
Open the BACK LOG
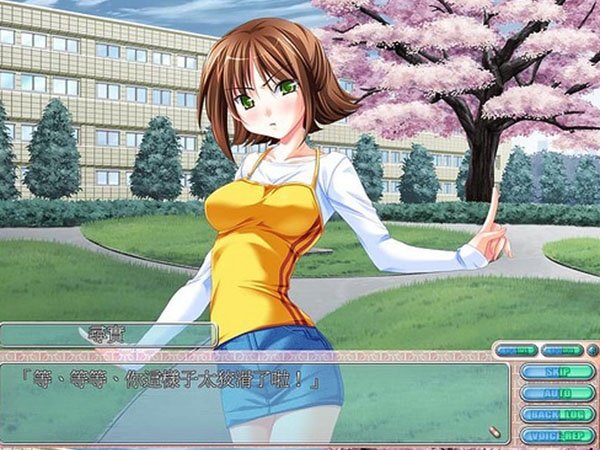pos(557,414)
